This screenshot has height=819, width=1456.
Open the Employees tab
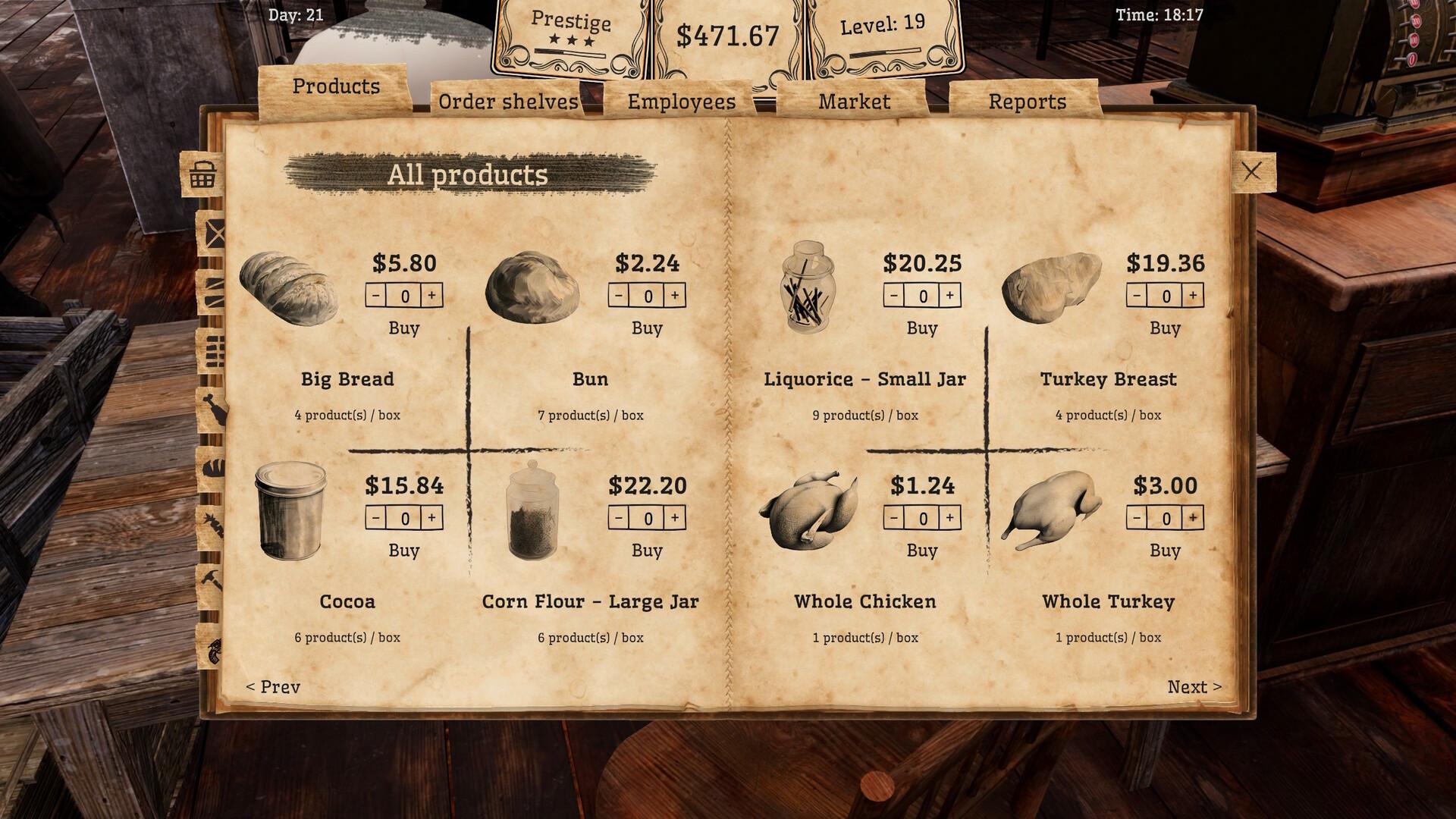(x=680, y=100)
